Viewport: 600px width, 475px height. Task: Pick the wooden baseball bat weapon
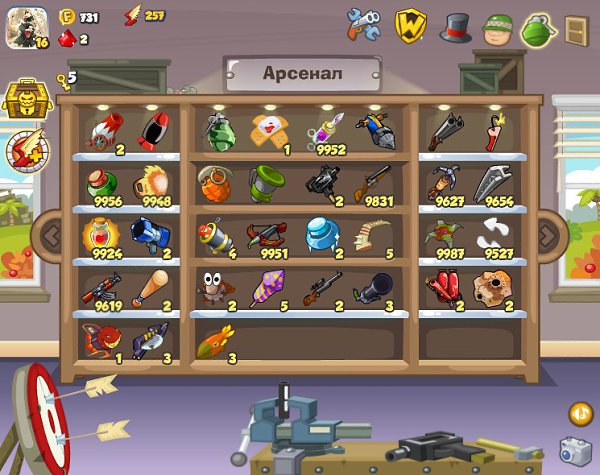150,288
